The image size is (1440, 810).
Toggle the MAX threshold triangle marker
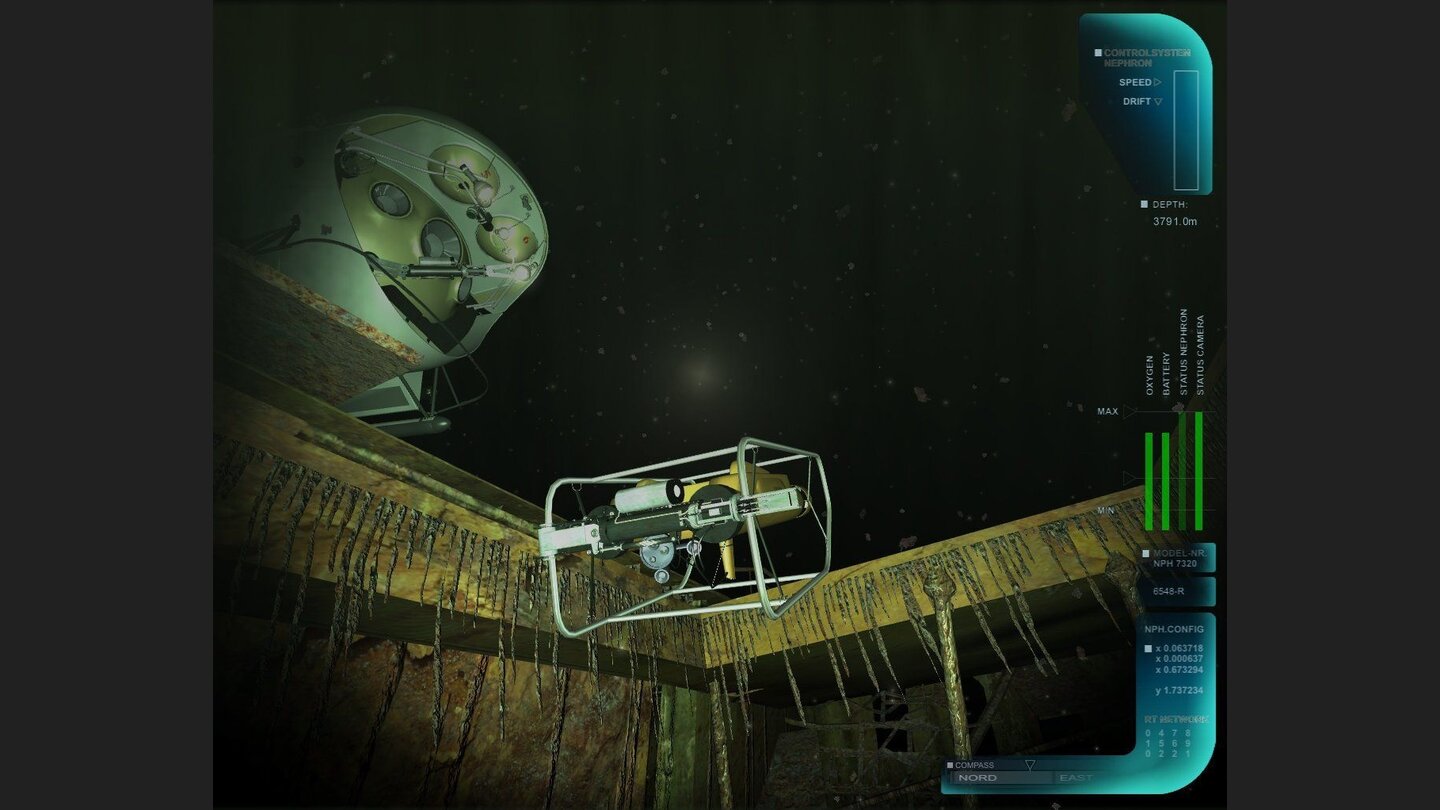(x=1129, y=411)
